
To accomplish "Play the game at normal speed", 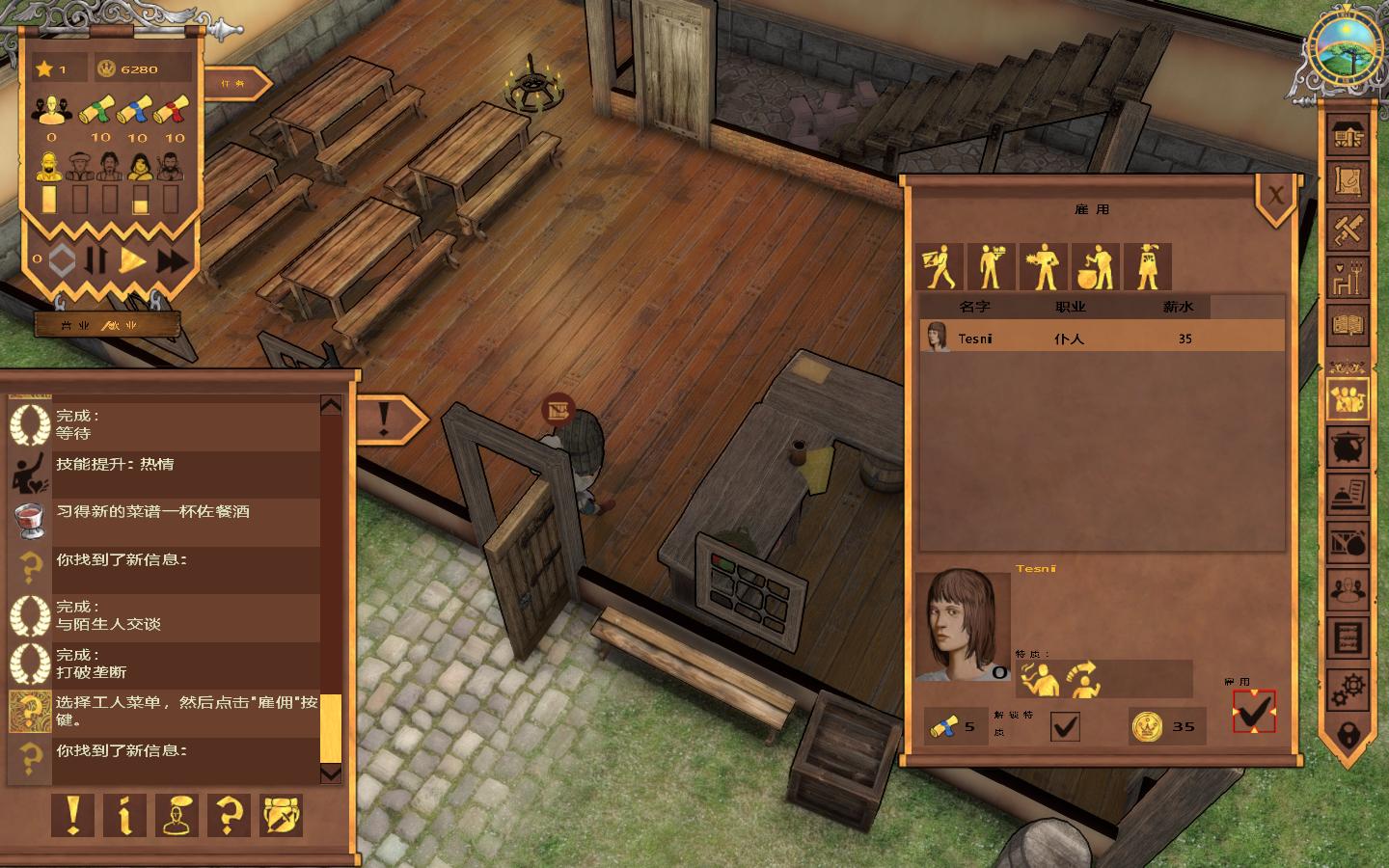I will [x=132, y=259].
